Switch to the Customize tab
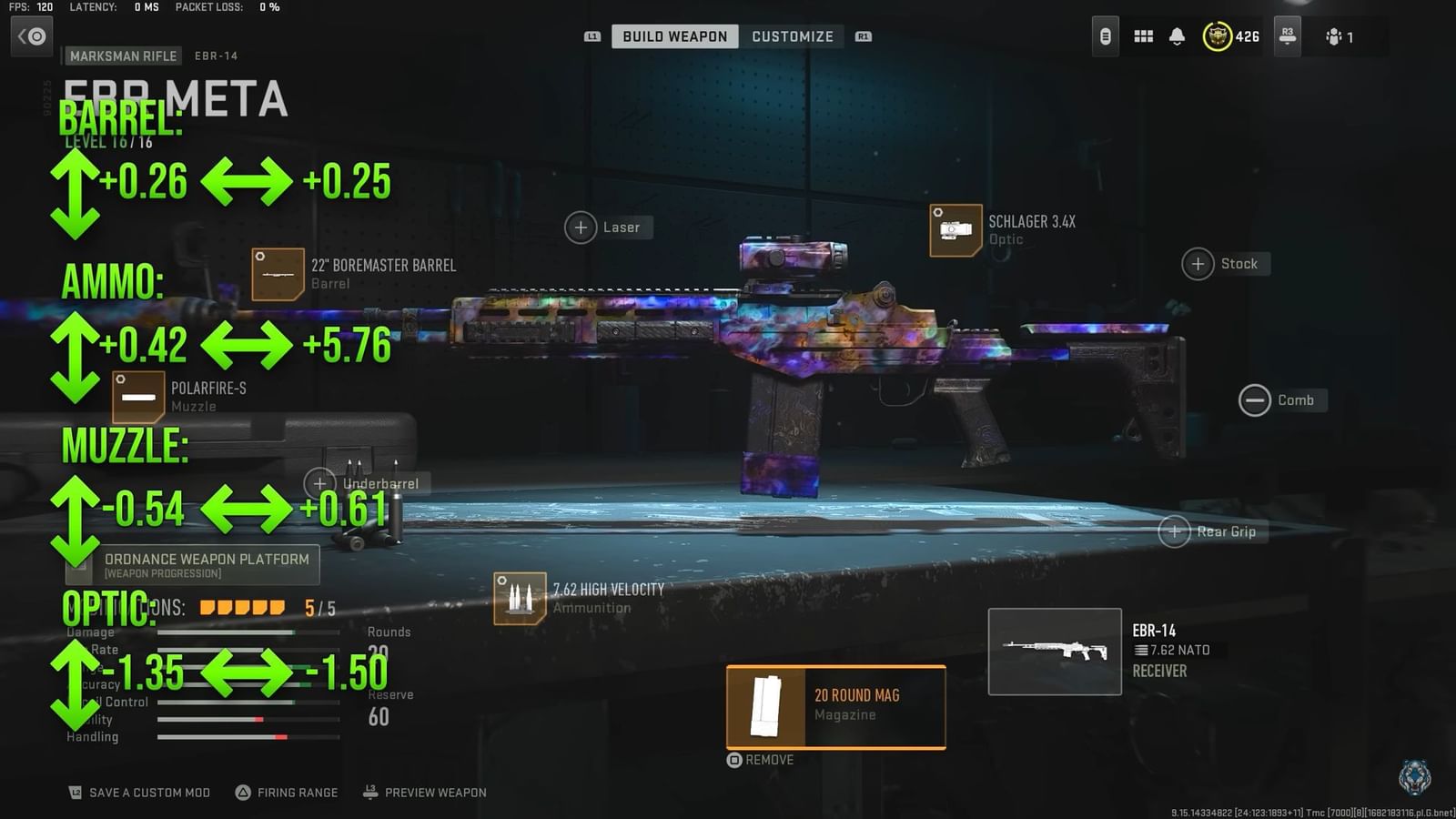 coord(792,35)
